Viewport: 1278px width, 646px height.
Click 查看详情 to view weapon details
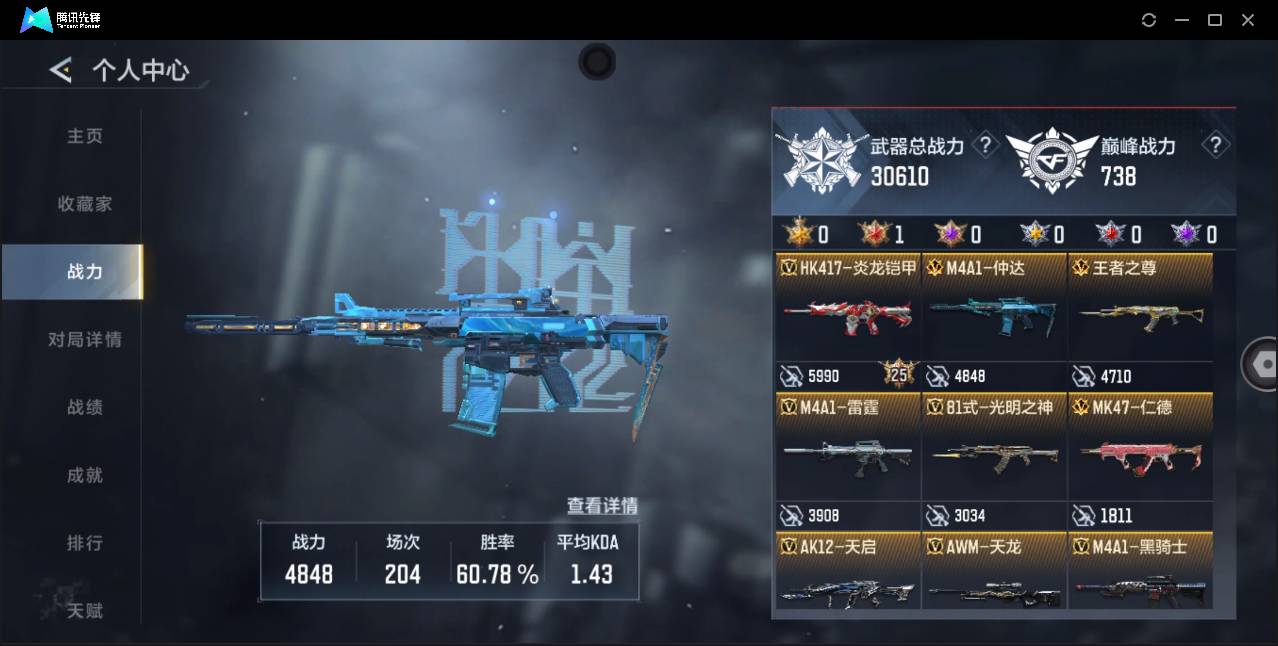pos(602,506)
